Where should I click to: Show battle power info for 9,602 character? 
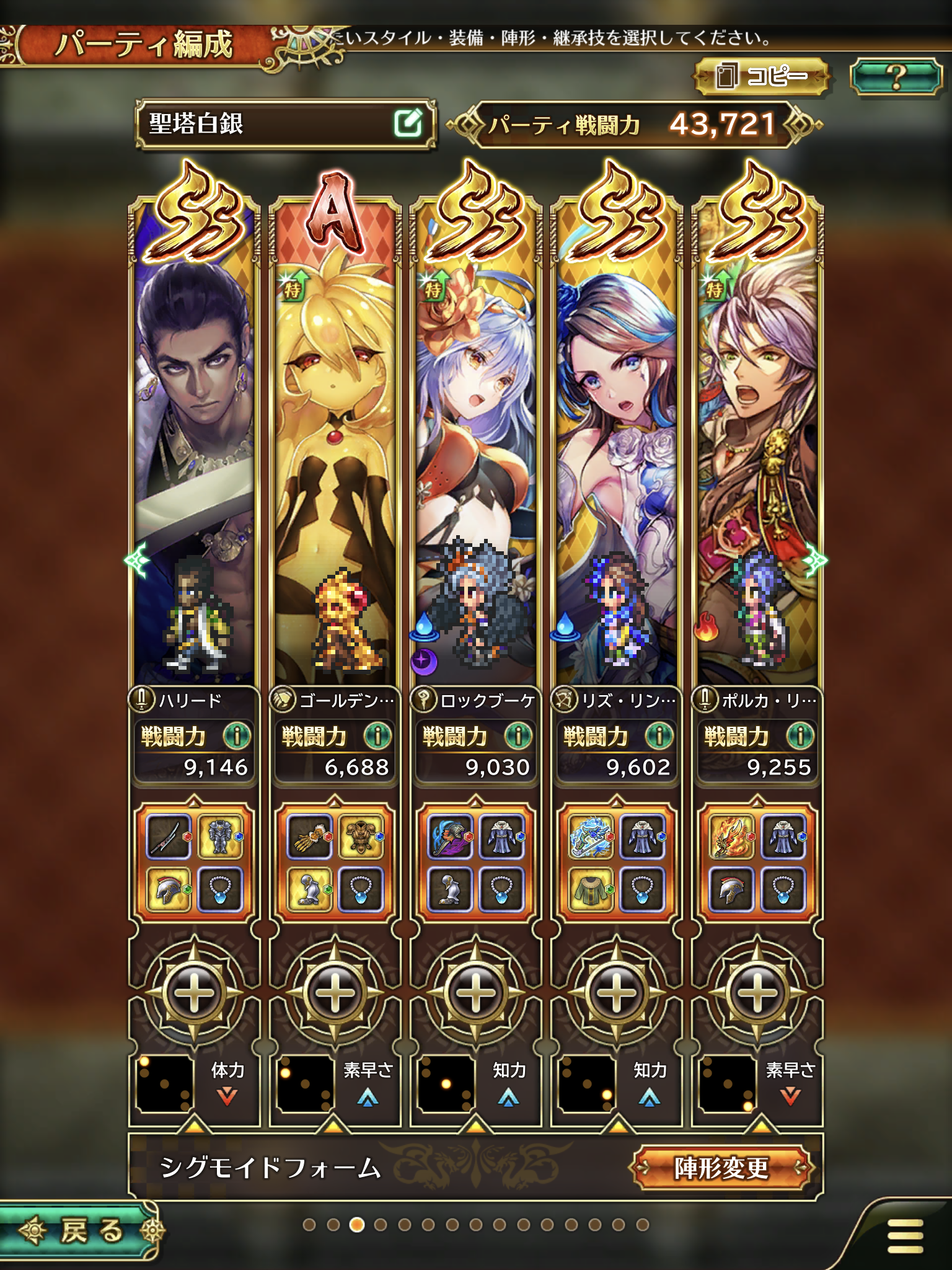659,736
